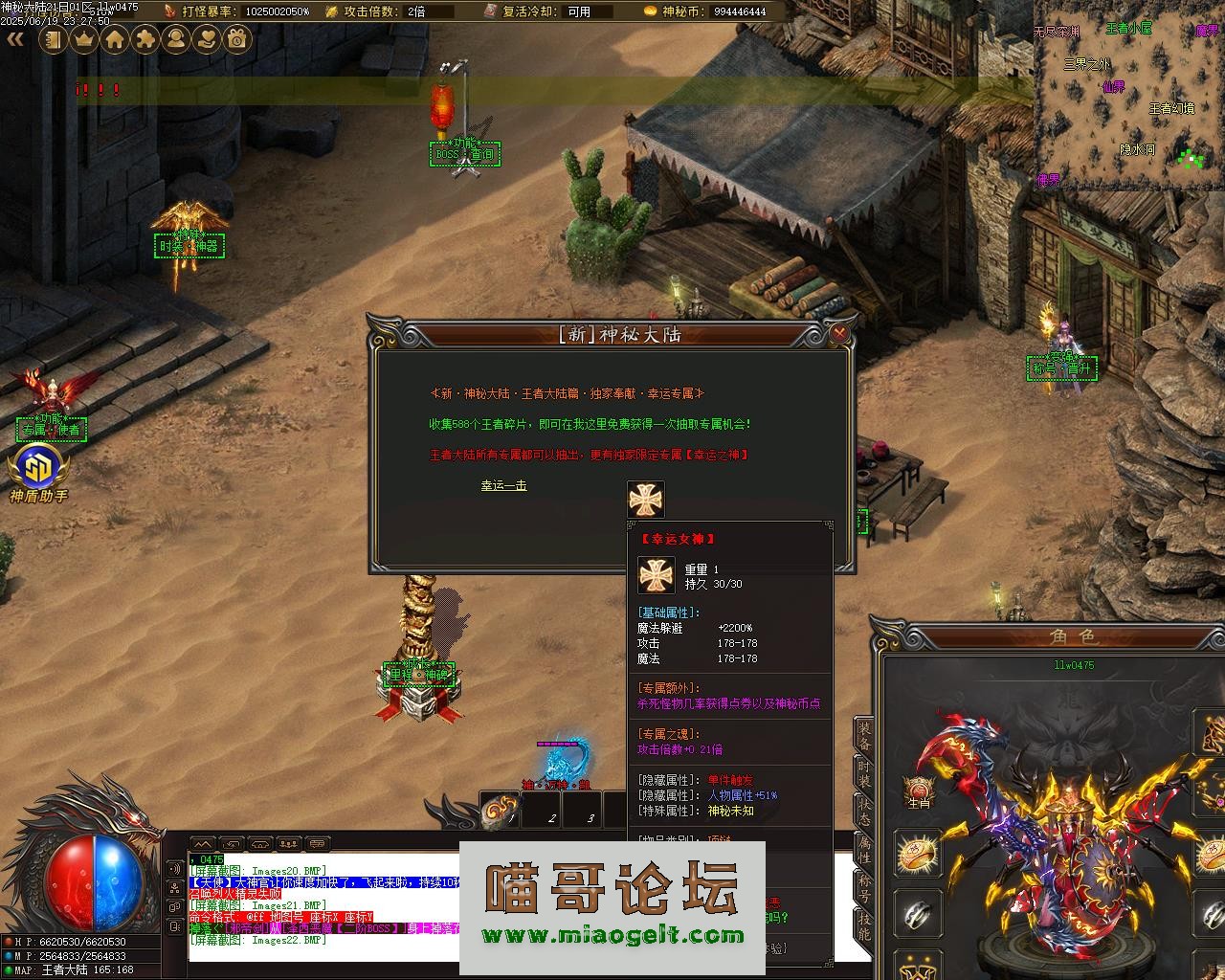Image resolution: width=1225 pixels, height=980 pixels.
Task: Open the notebook journal icon
Action: click(x=54, y=39)
